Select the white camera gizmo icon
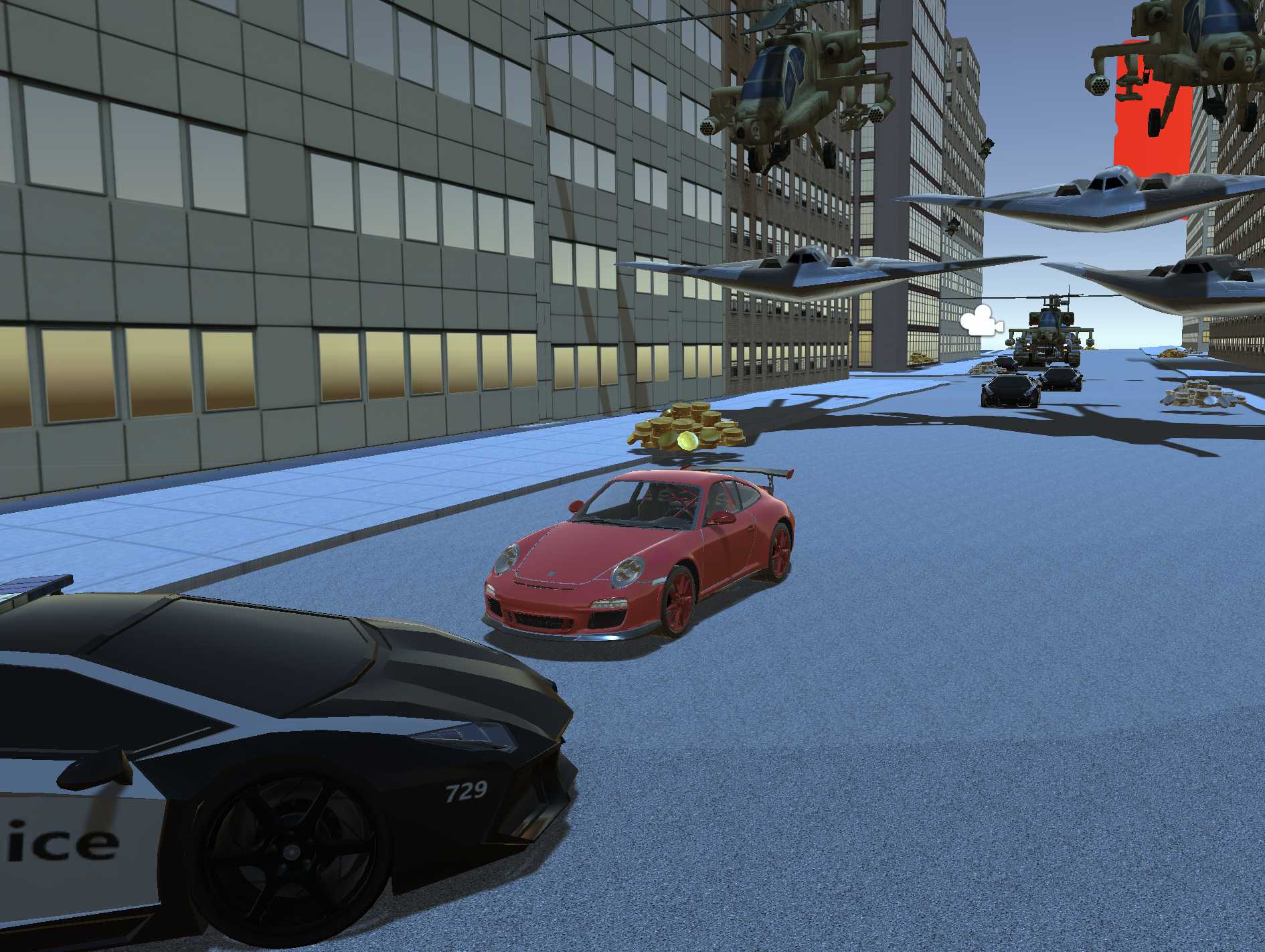The height and width of the screenshot is (952, 1265). (981, 321)
